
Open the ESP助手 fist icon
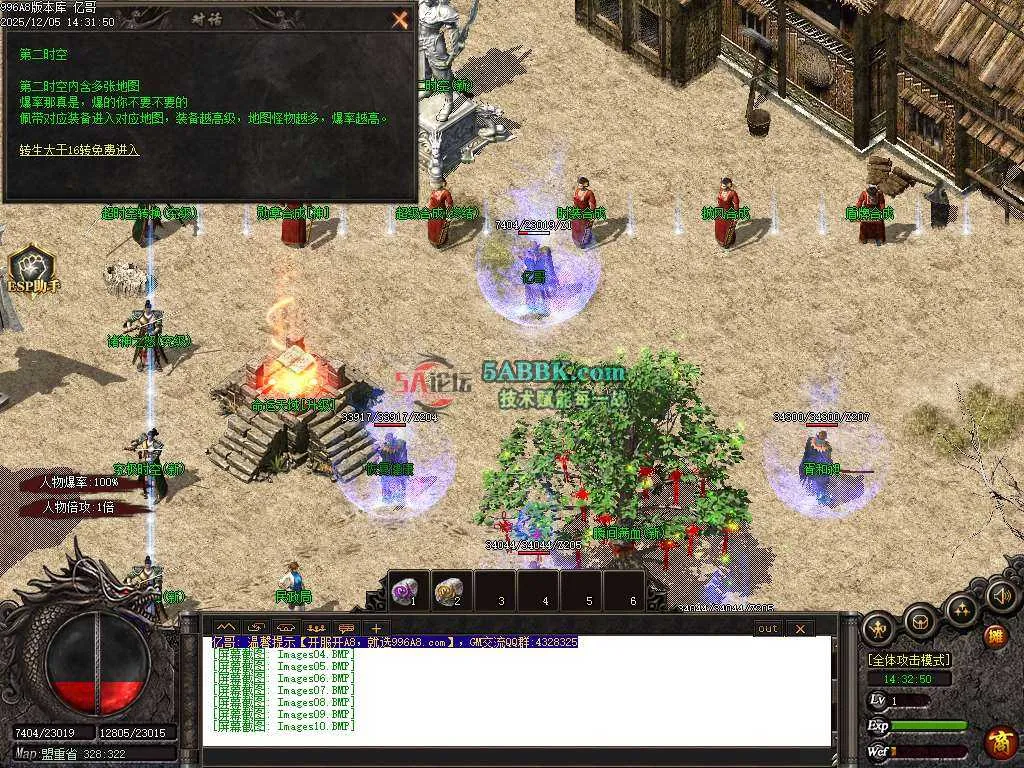tap(30, 266)
